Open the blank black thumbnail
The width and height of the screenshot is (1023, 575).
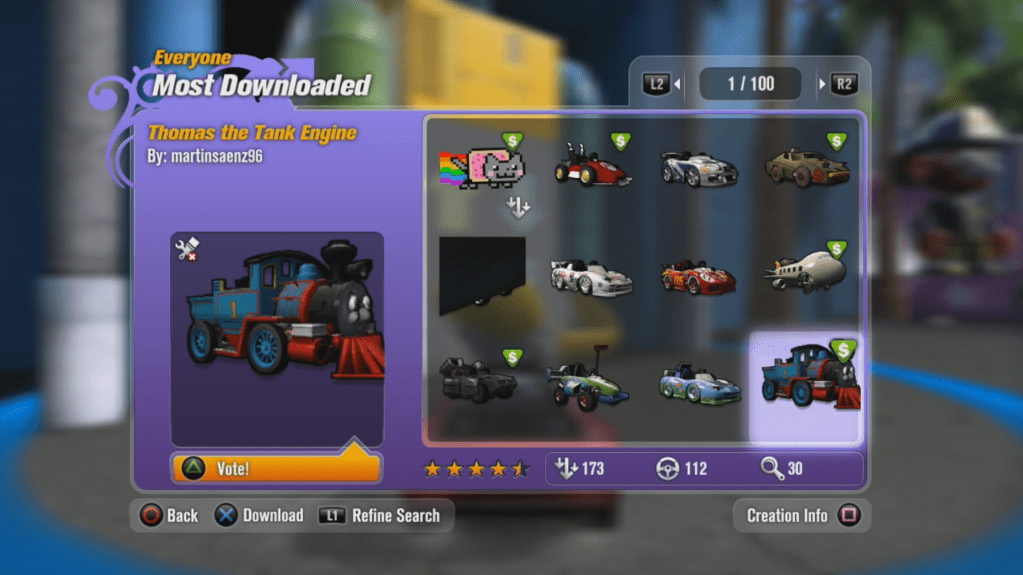coord(482,270)
